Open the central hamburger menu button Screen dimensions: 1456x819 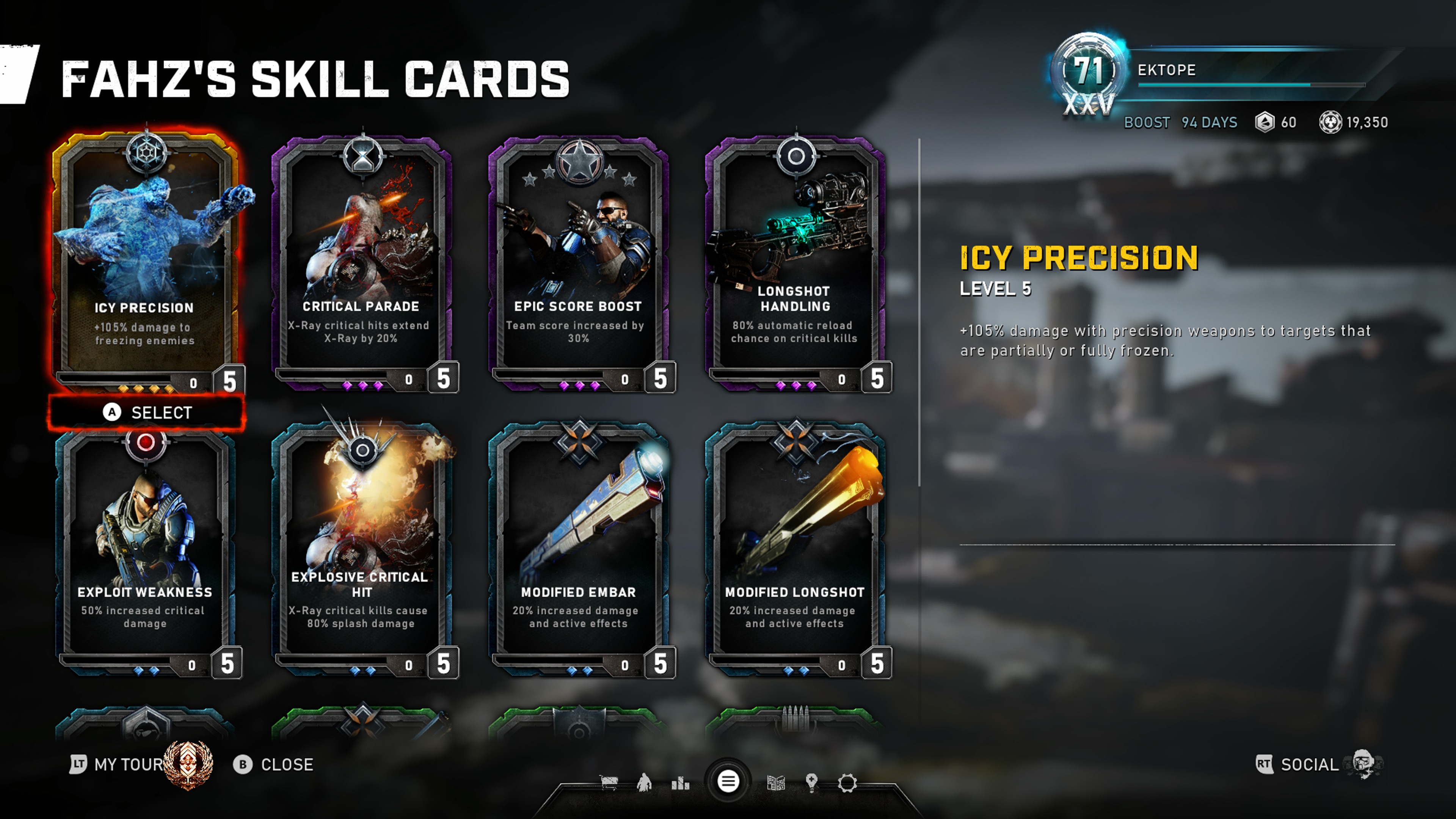click(x=728, y=782)
